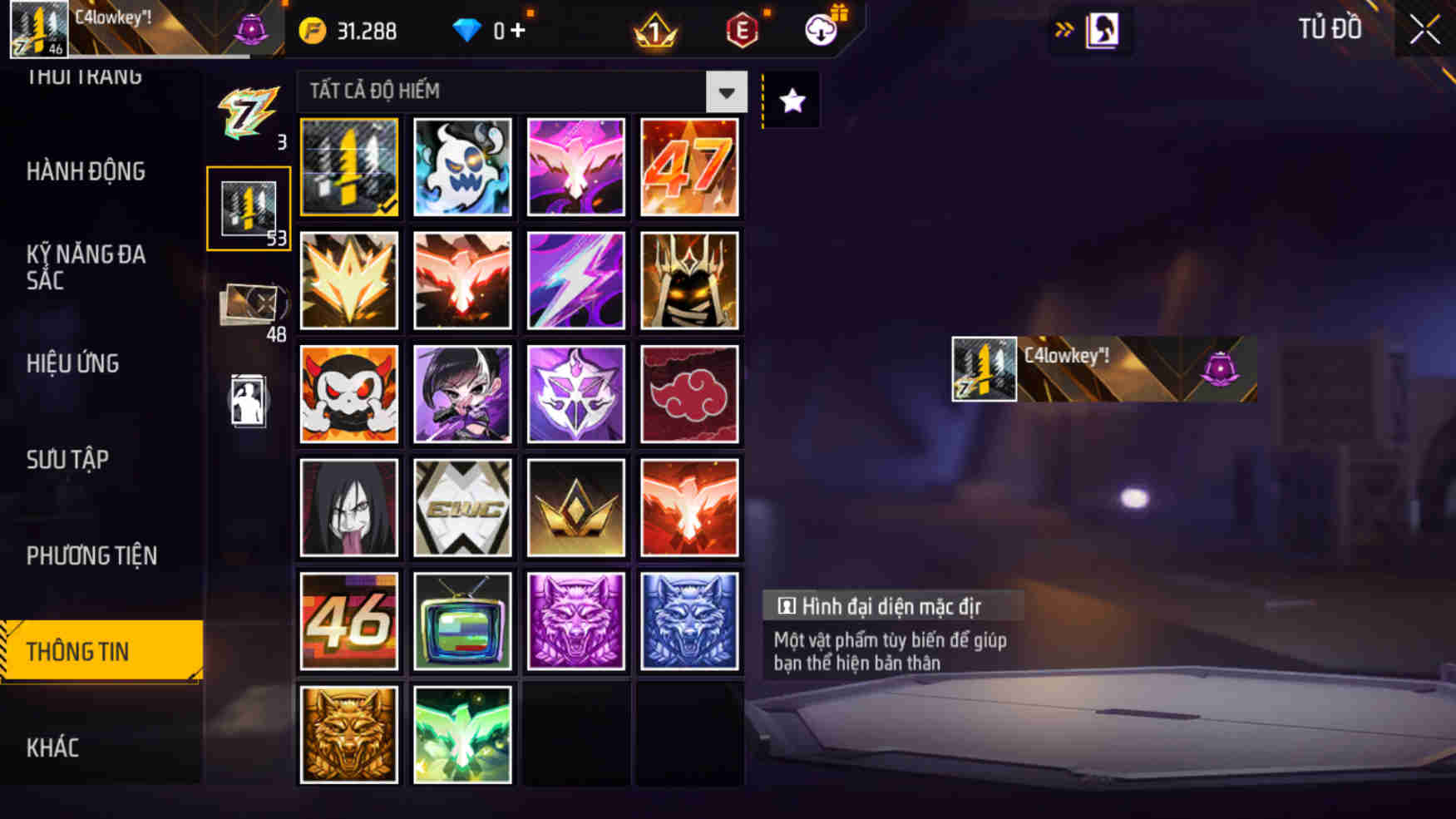Expand the panel with the double chevron arrows
This screenshot has height=819, width=1456.
click(x=1064, y=27)
